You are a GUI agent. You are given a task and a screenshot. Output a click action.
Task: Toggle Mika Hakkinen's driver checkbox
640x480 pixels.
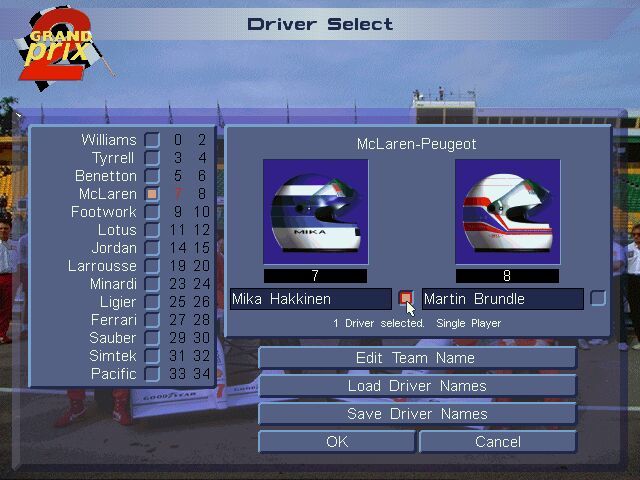click(x=405, y=298)
